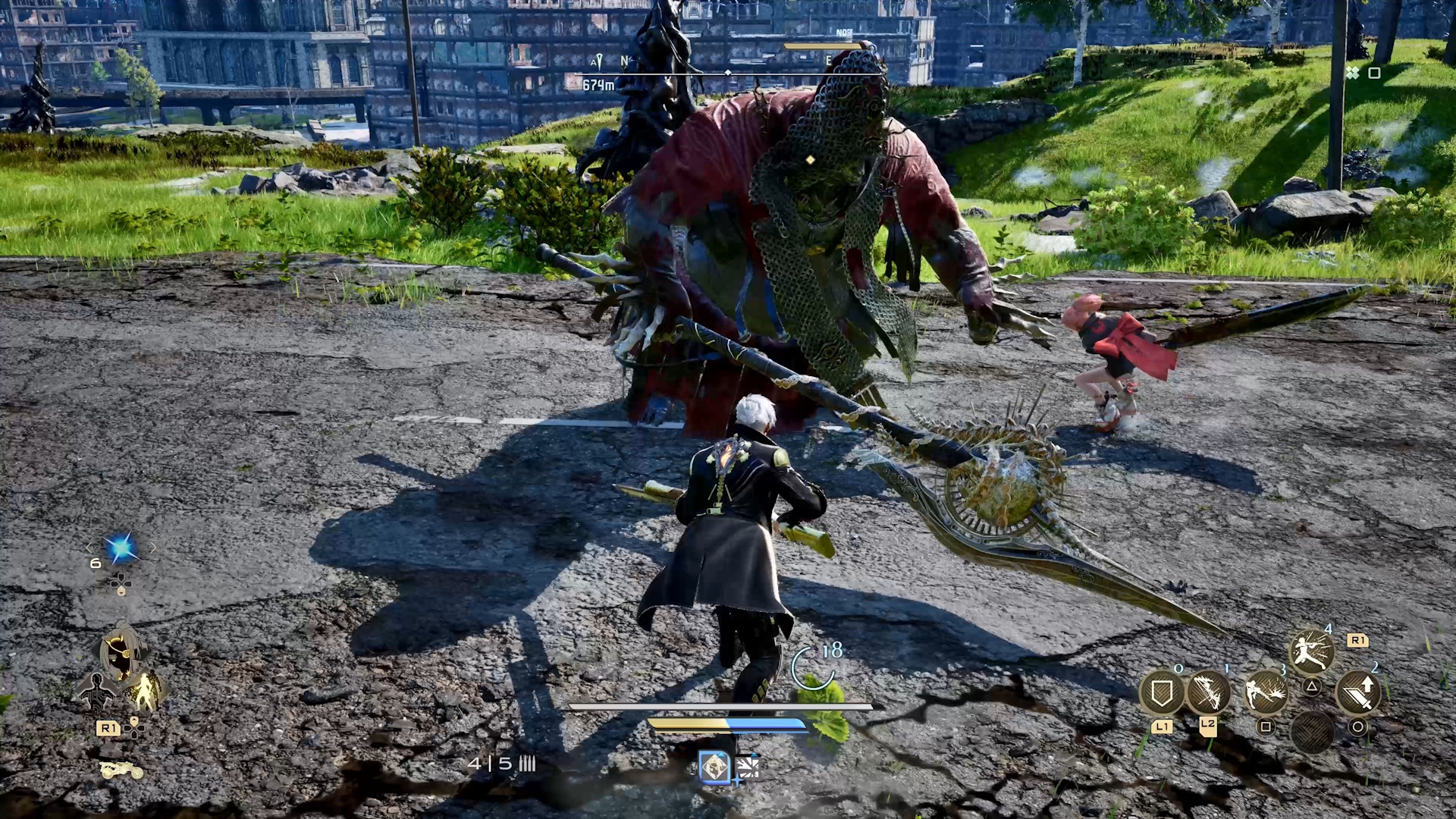1456x819 pixels.
Task: Activate the leaping gunshot skill
Action: [x=1311, y=651]
